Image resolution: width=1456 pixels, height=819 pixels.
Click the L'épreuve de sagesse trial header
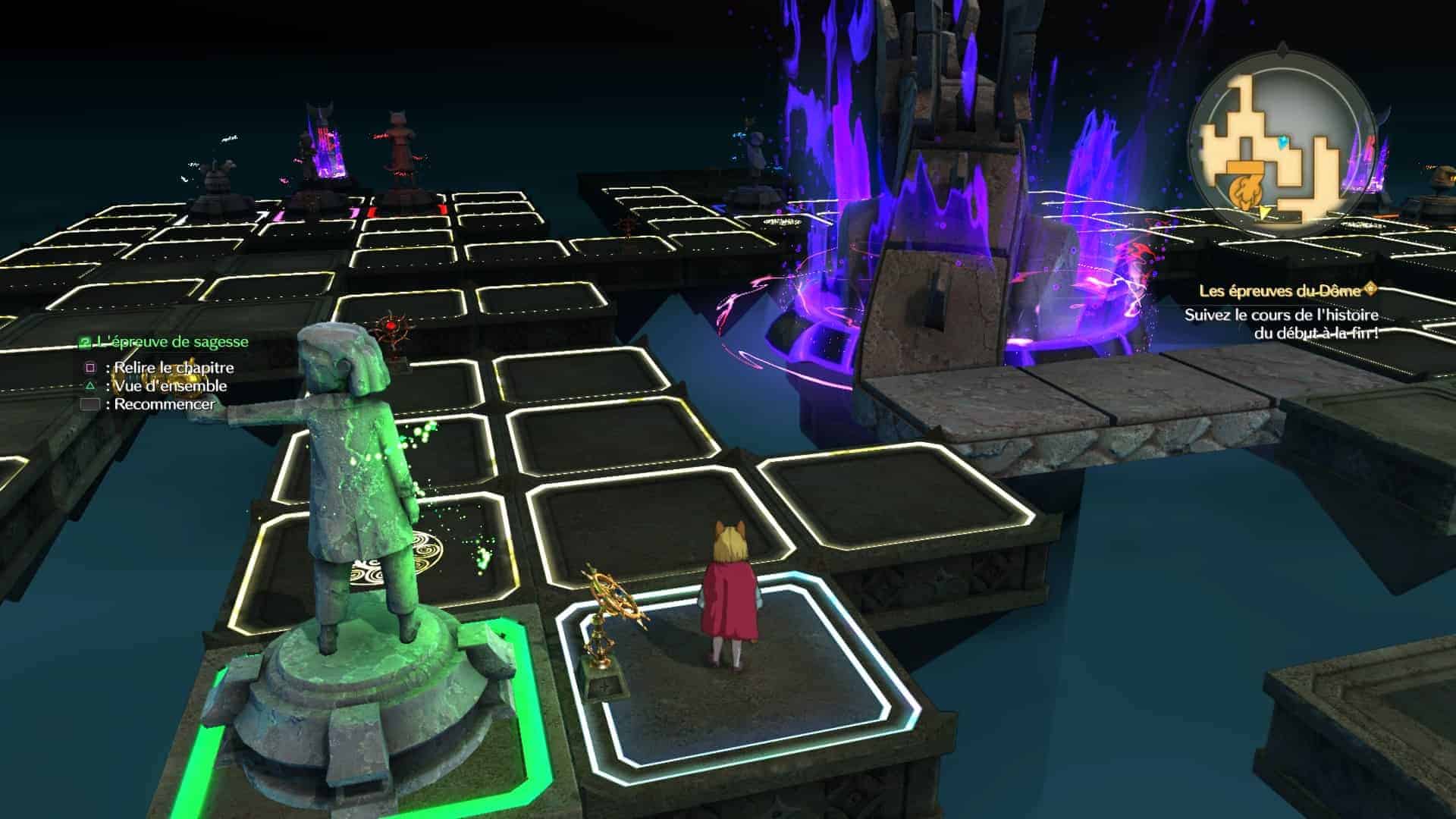[165, 342]
